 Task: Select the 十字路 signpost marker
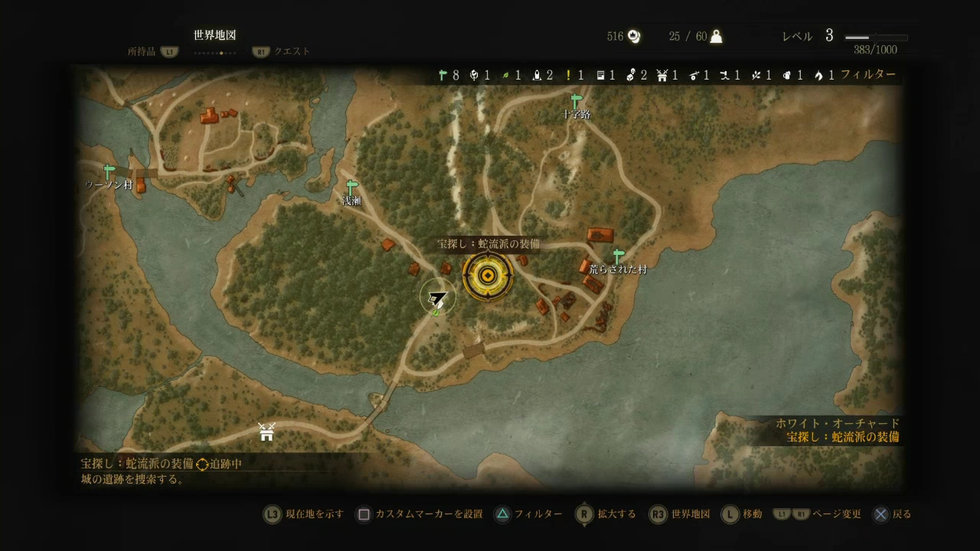[576, 101]
